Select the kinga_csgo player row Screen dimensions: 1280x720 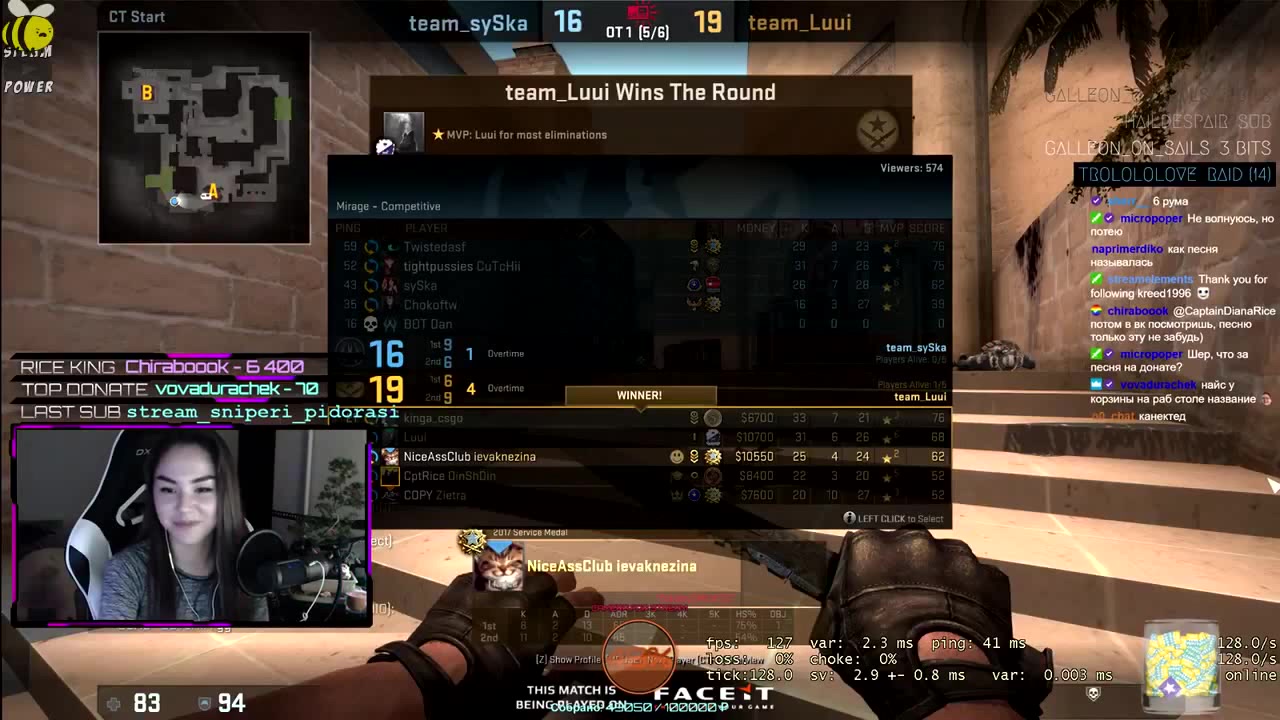click(x=640, y=418)
